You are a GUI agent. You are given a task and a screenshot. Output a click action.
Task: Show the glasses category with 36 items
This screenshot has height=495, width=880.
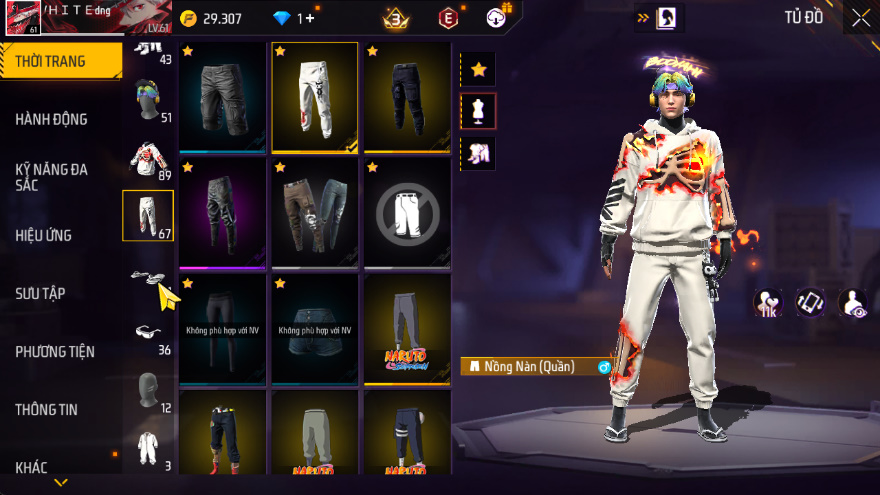point(147,334)
